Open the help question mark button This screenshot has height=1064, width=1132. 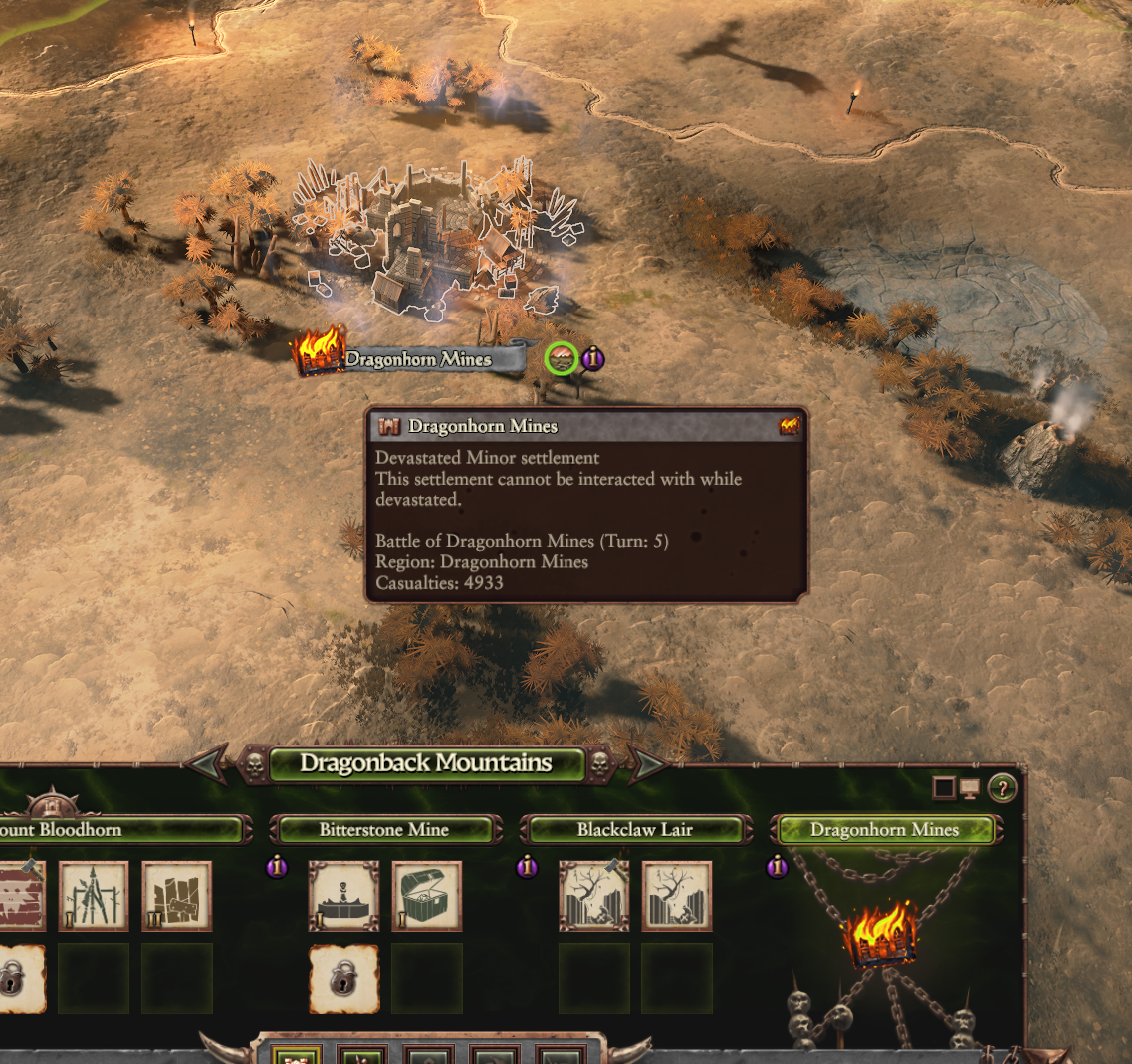tap(1002, 788)
